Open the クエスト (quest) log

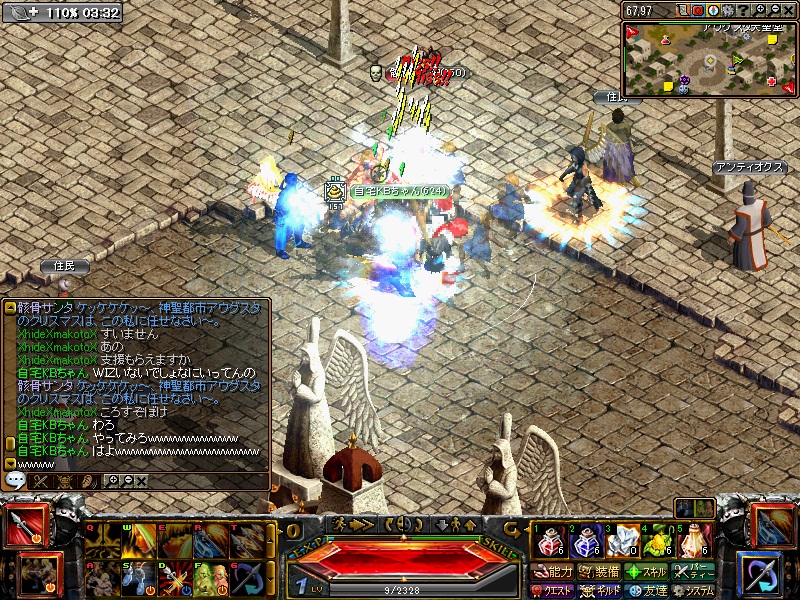[x=553, y=590]
